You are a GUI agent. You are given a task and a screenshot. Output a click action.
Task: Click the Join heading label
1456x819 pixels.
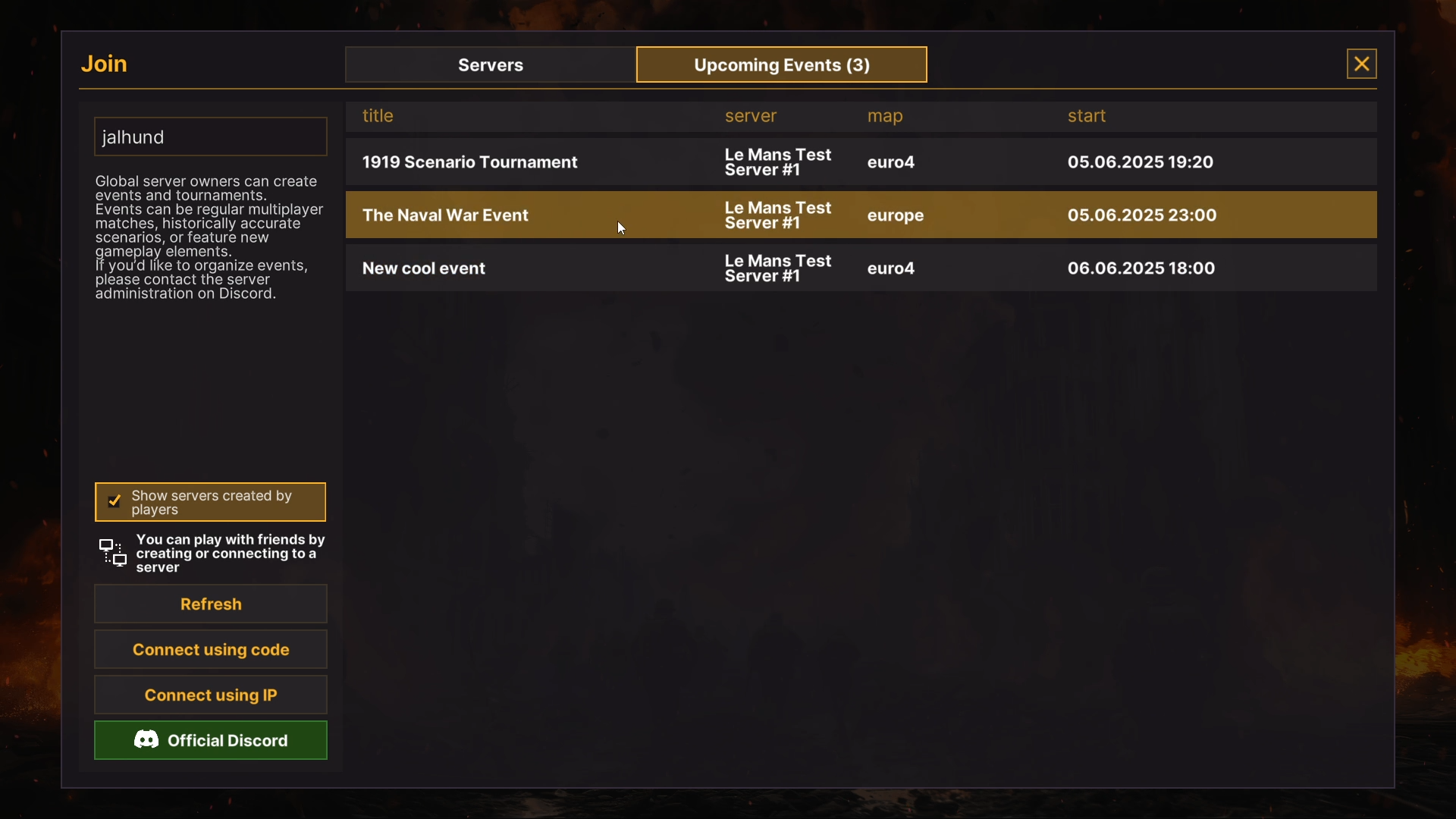pyautogui.click(x=104, y=64)
